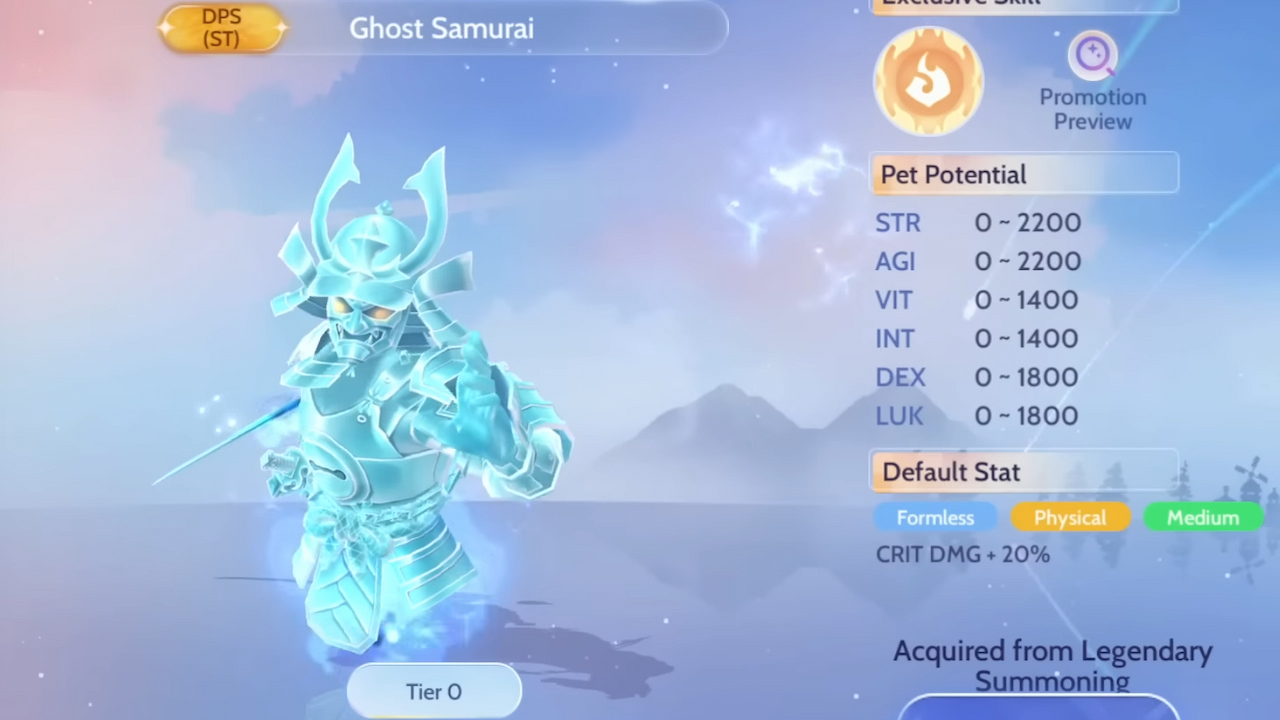Click the Acquired from Legendary Summoning text
The image size is (1280, 720).
1052,665
